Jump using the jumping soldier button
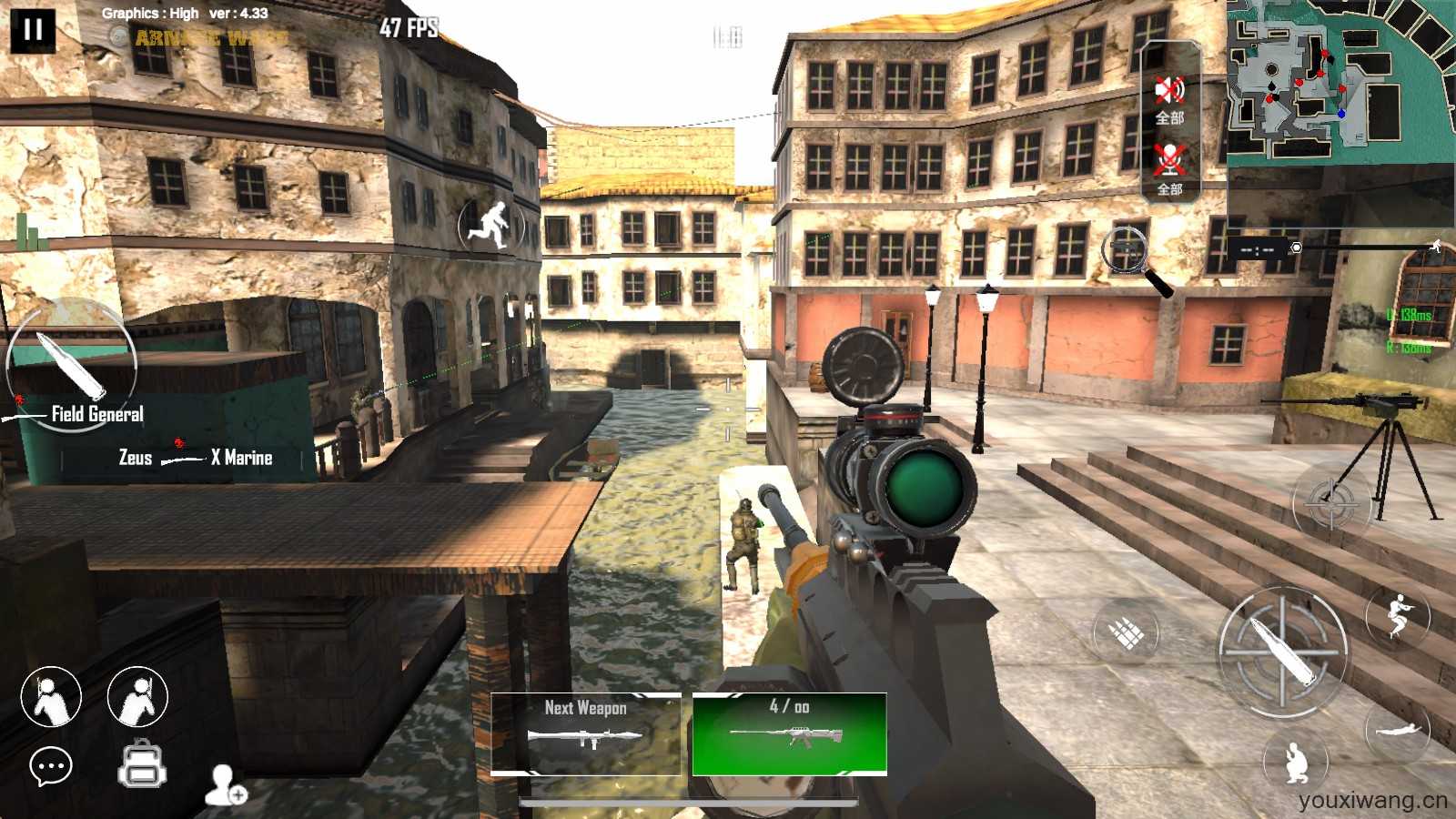The height and width of the screenshot is (819, 1456). point(1397,615)
